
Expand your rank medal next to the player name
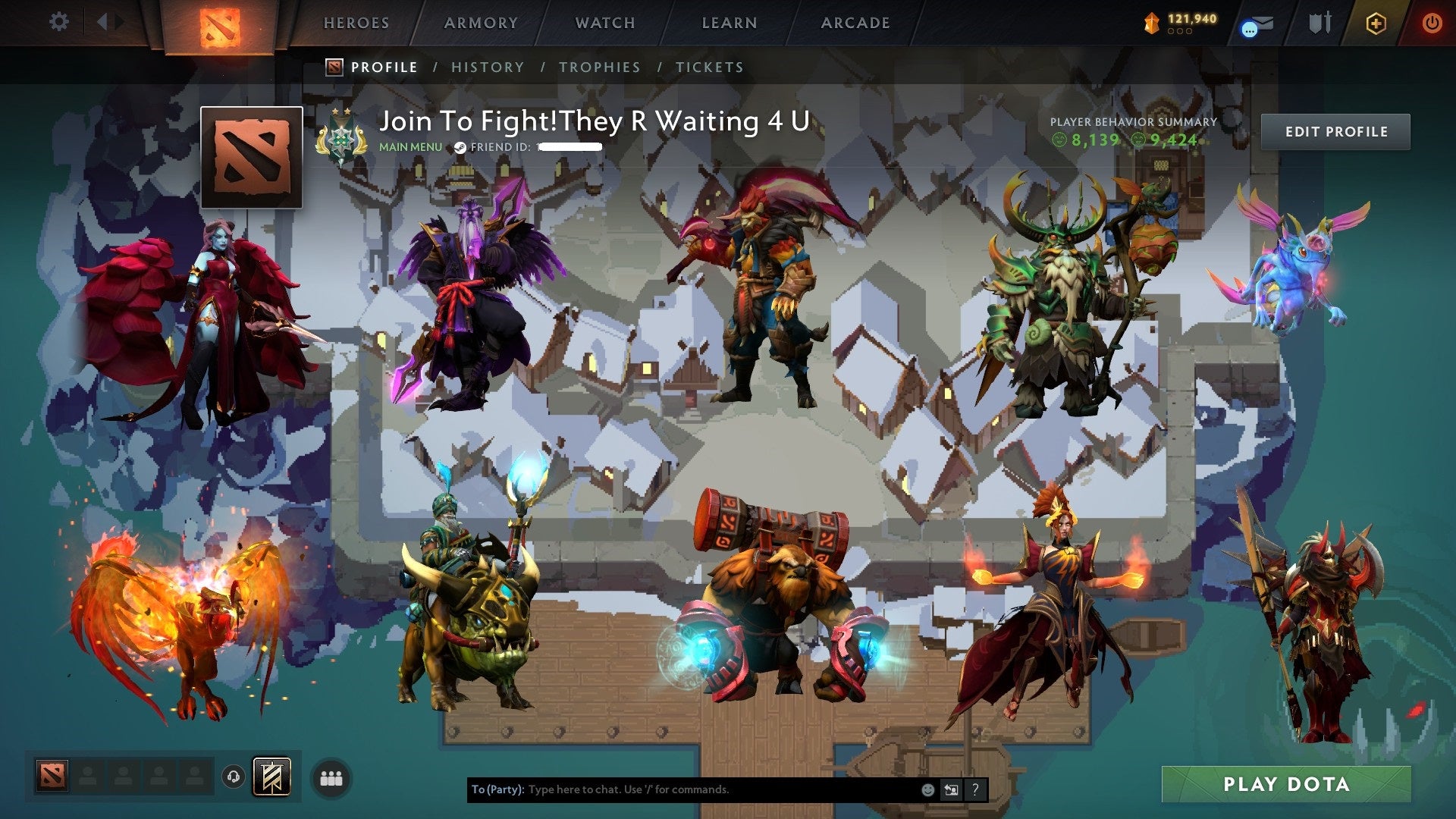click(340, 134)
